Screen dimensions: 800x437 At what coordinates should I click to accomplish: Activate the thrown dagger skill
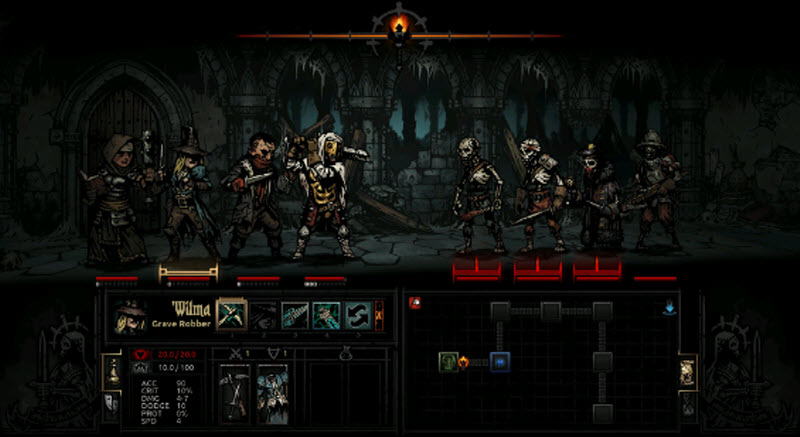click(x=294, y=315)
